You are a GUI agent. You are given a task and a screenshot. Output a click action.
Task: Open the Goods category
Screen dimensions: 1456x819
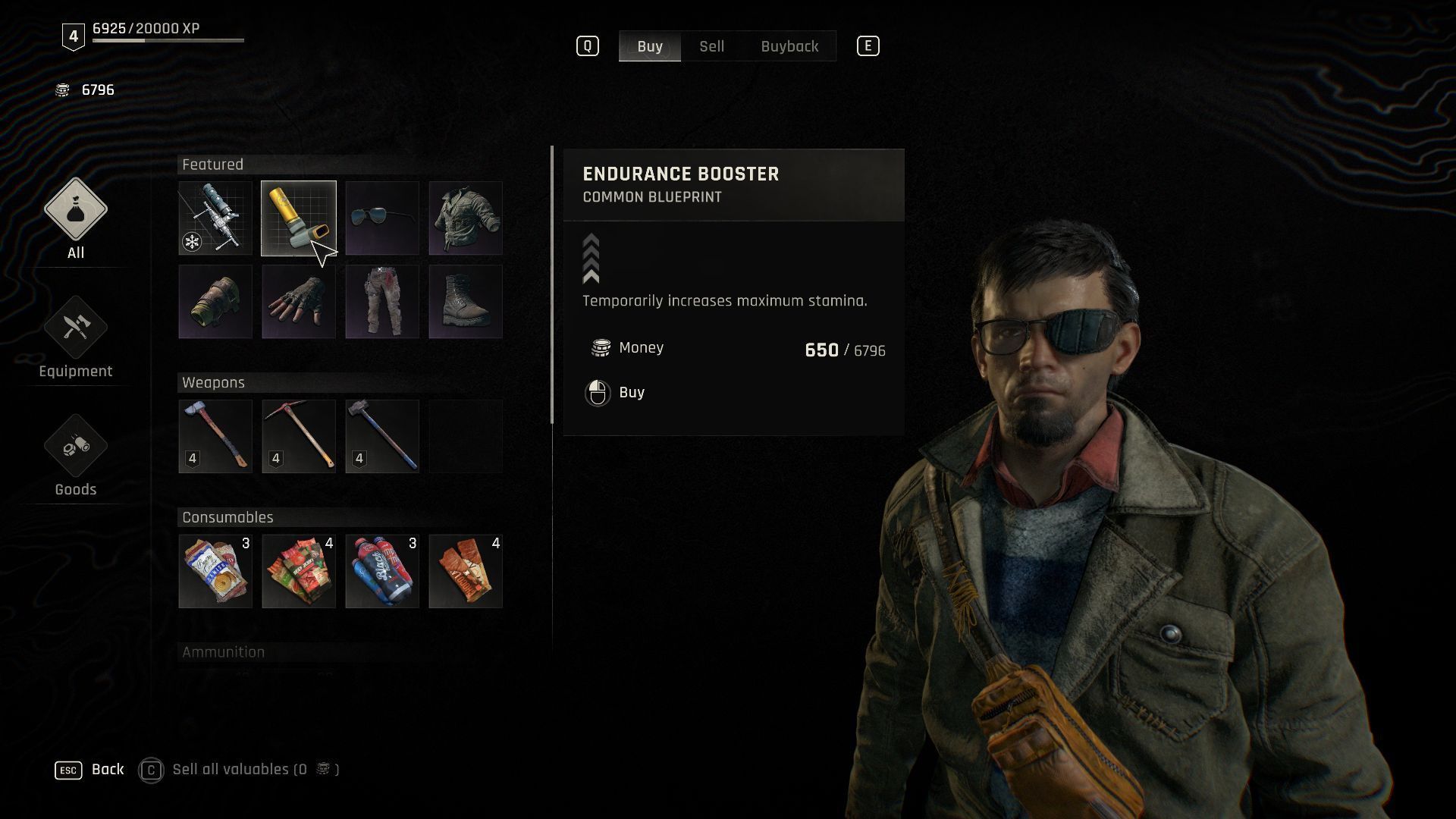click(x=75, y=456)
